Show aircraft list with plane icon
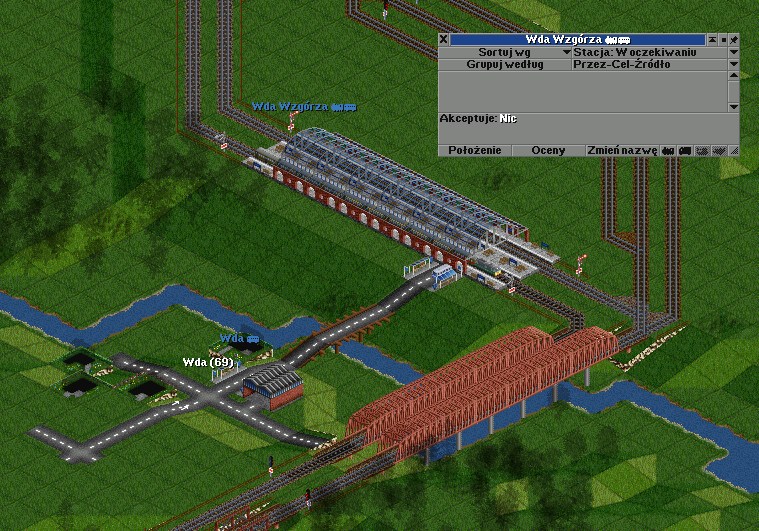759x531 pixels. tap(718, 150)
